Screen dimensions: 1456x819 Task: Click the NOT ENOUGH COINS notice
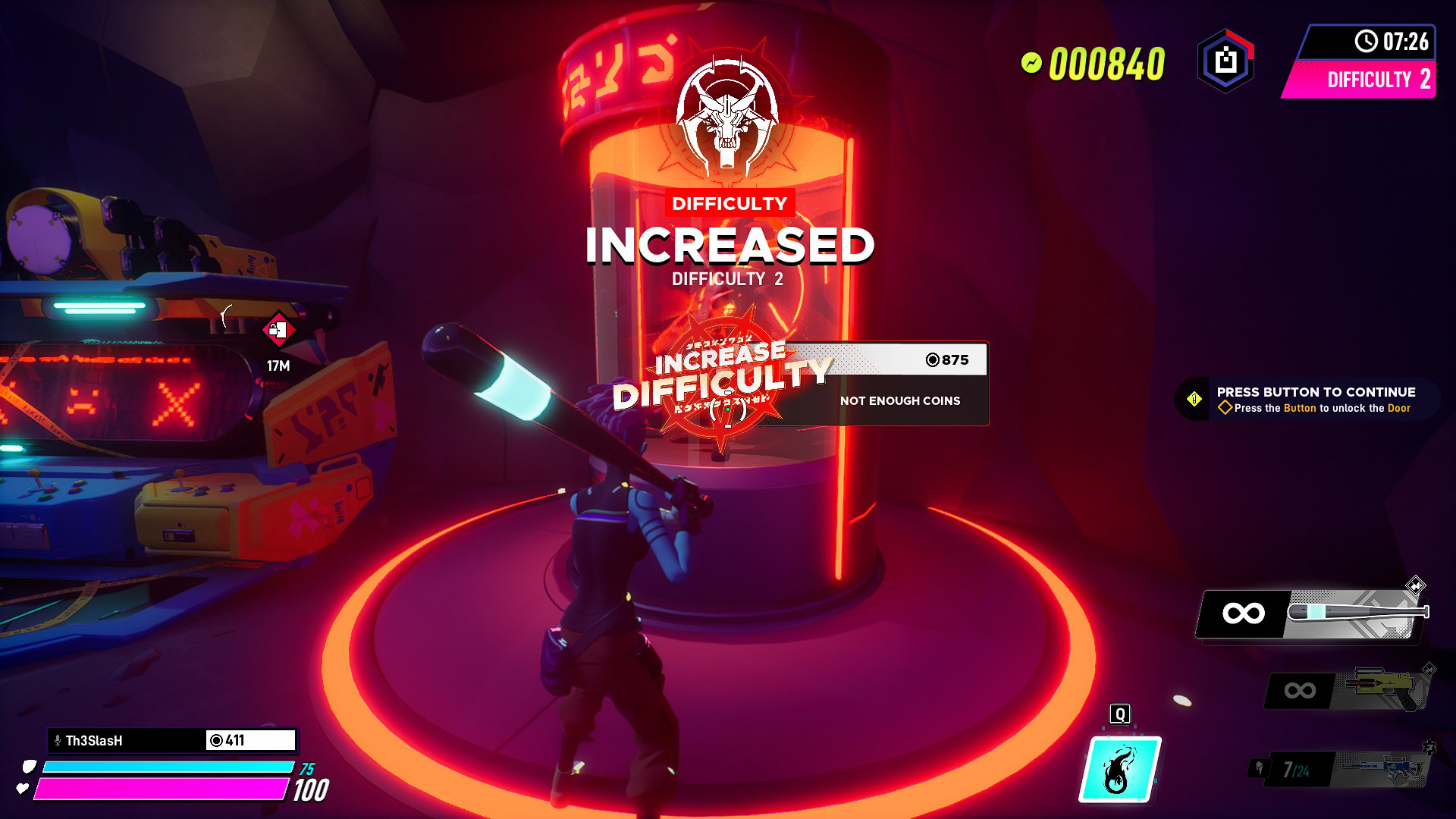[x=900, y=401]
